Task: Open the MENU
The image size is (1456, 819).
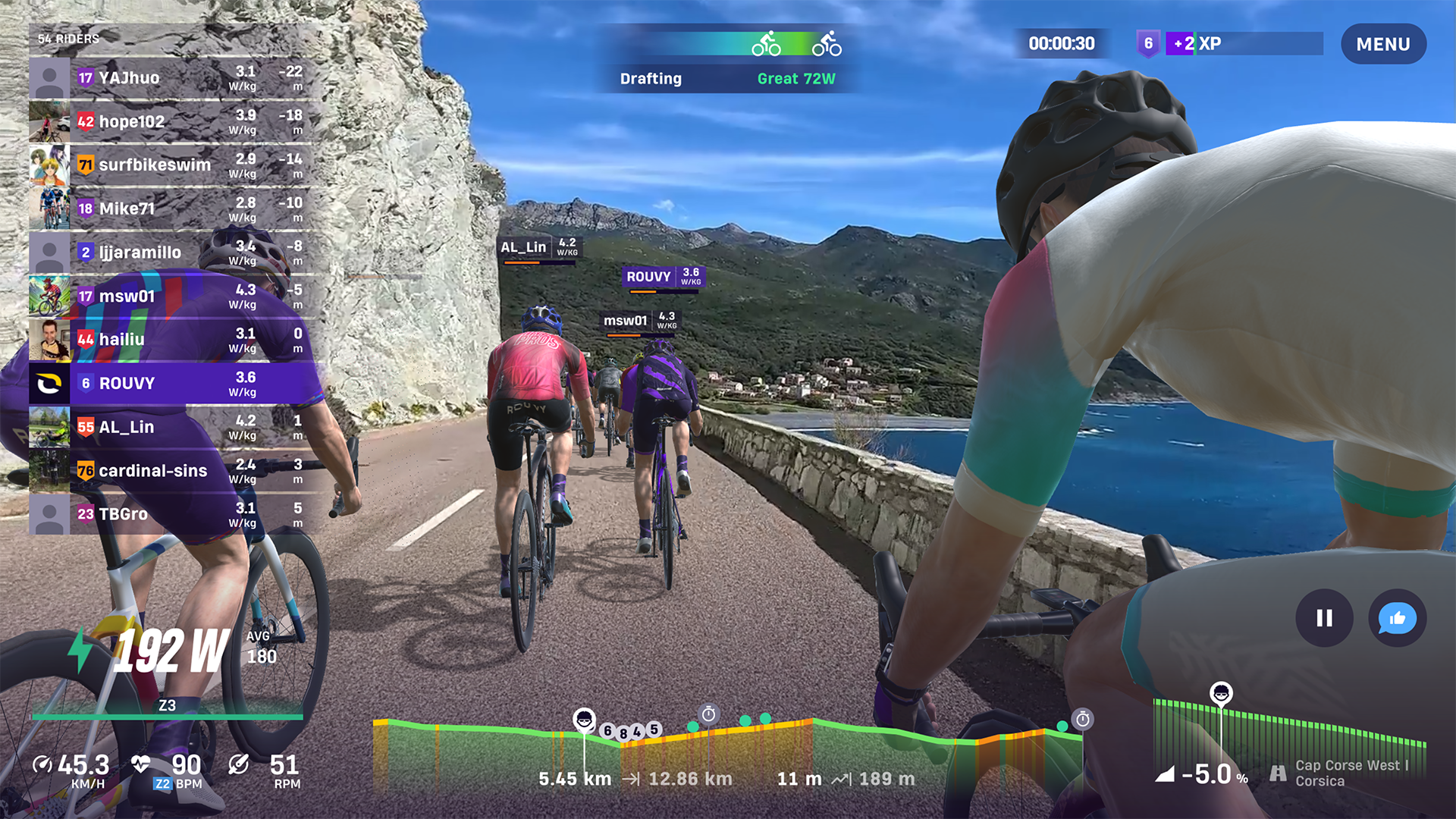Action: (1383, 44)
